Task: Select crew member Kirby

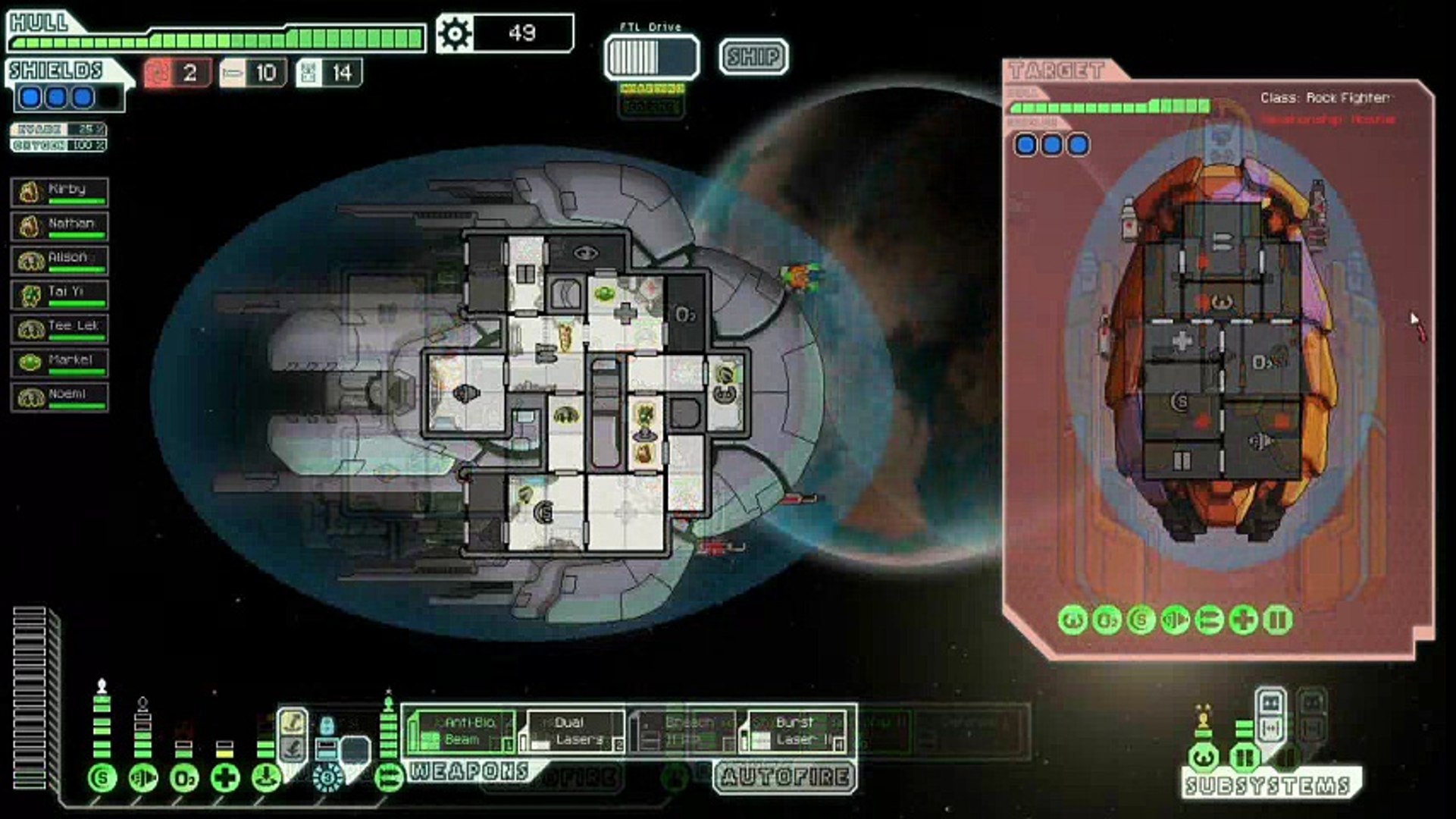Action: click(60, 193)
